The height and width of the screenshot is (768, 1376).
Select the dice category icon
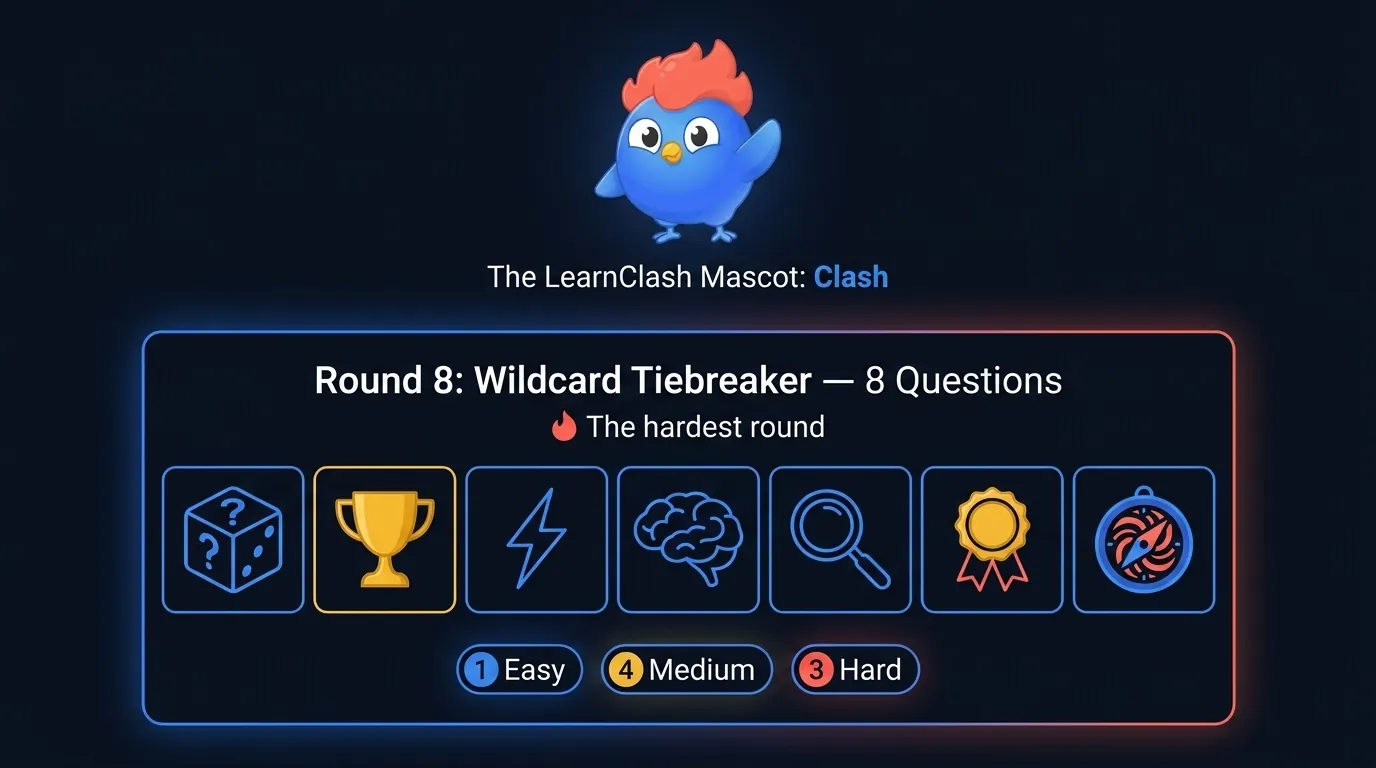(x=232, y=539)
